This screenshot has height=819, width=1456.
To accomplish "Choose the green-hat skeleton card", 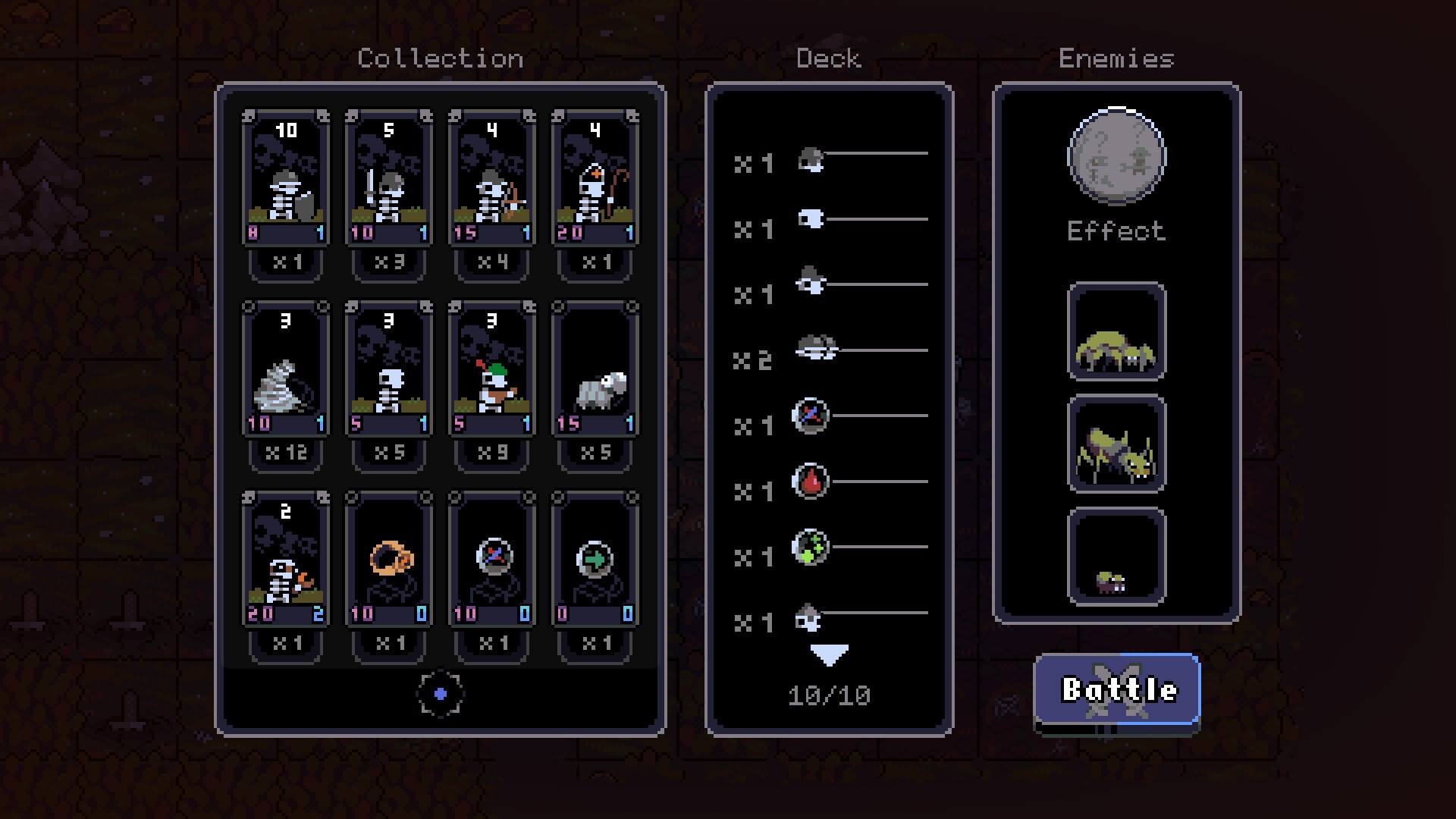I will click(x=492, y=370).
